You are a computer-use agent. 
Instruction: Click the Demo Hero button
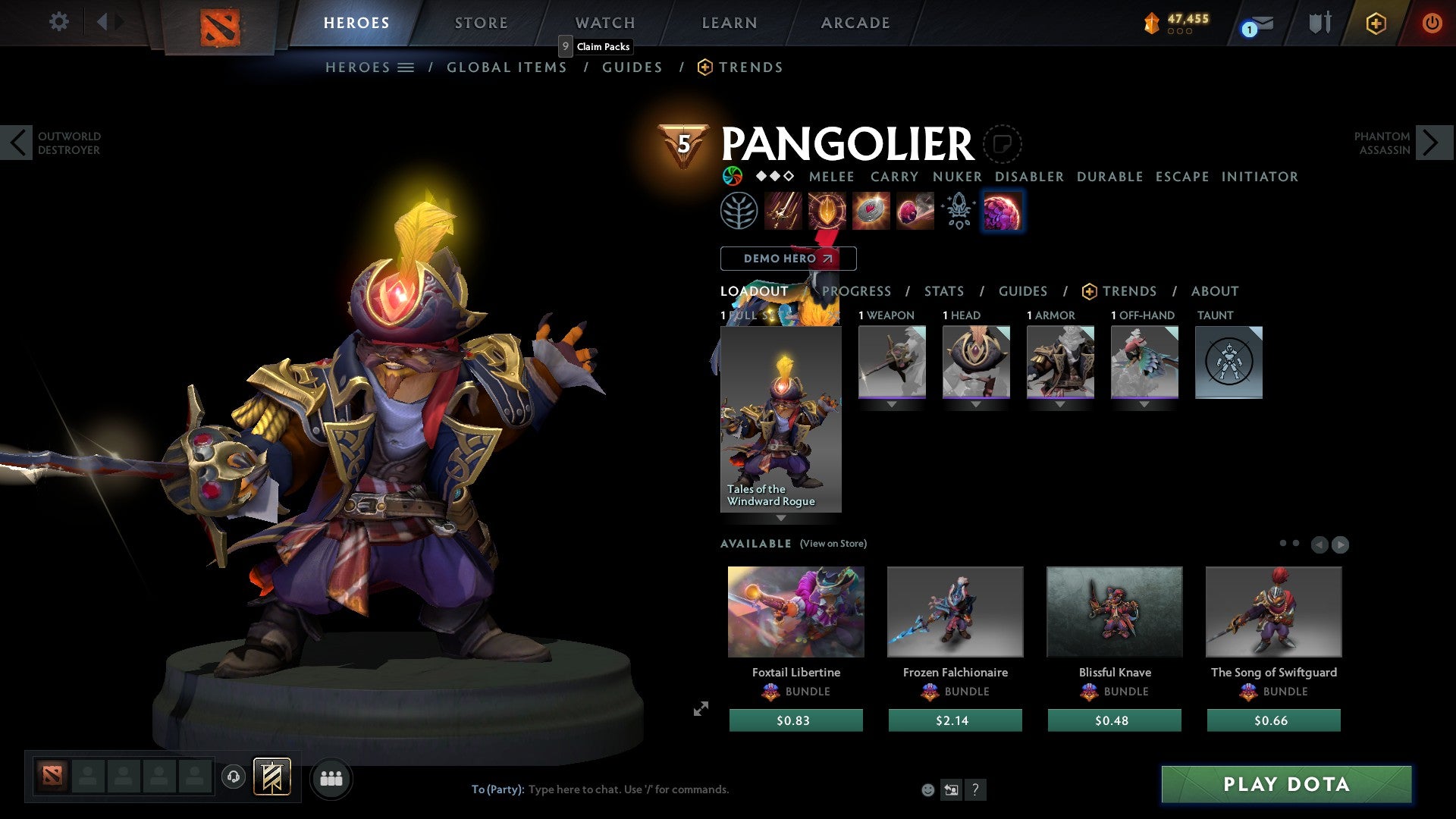pos(788,259)
